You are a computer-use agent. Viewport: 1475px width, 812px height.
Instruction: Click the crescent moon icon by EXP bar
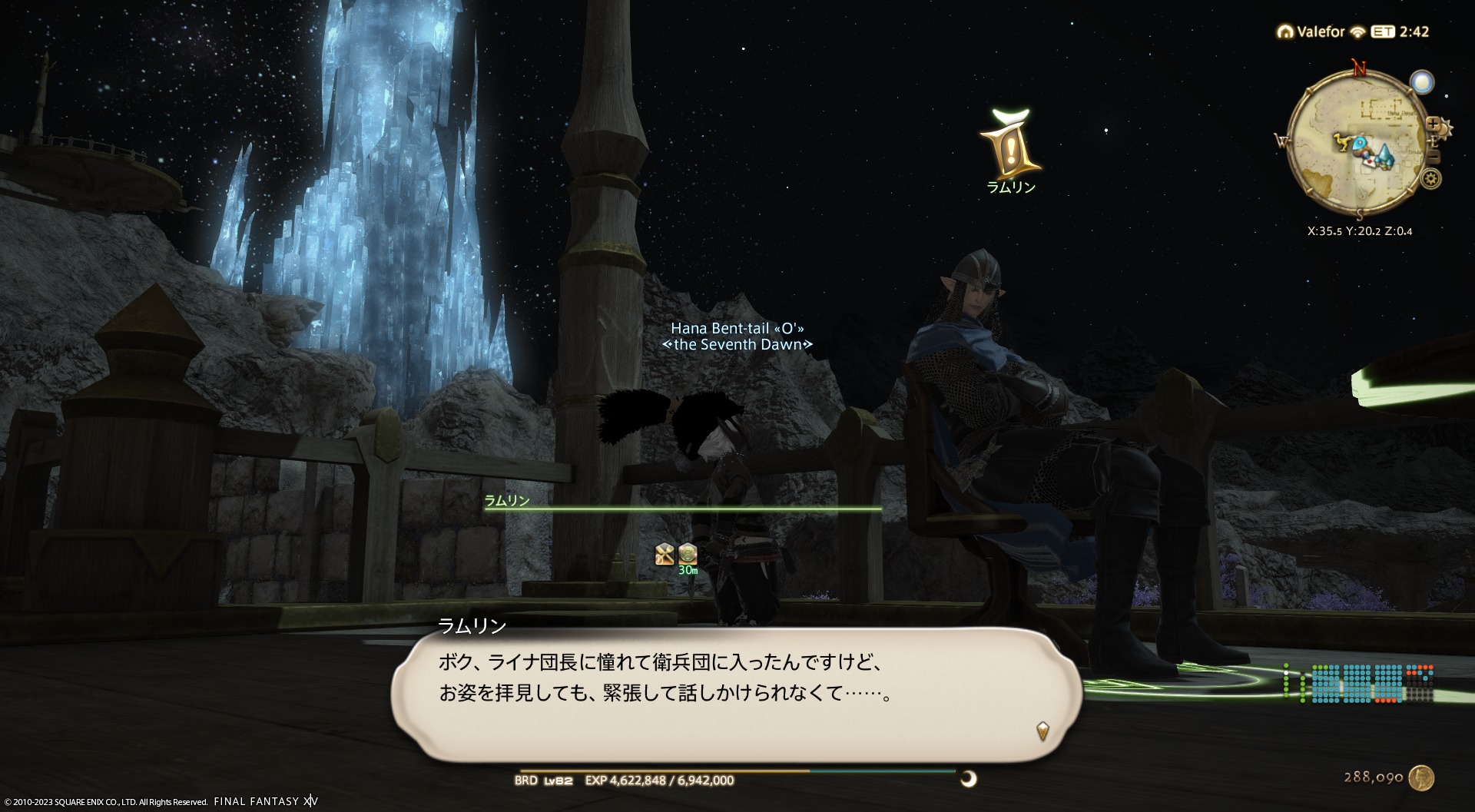969,779
